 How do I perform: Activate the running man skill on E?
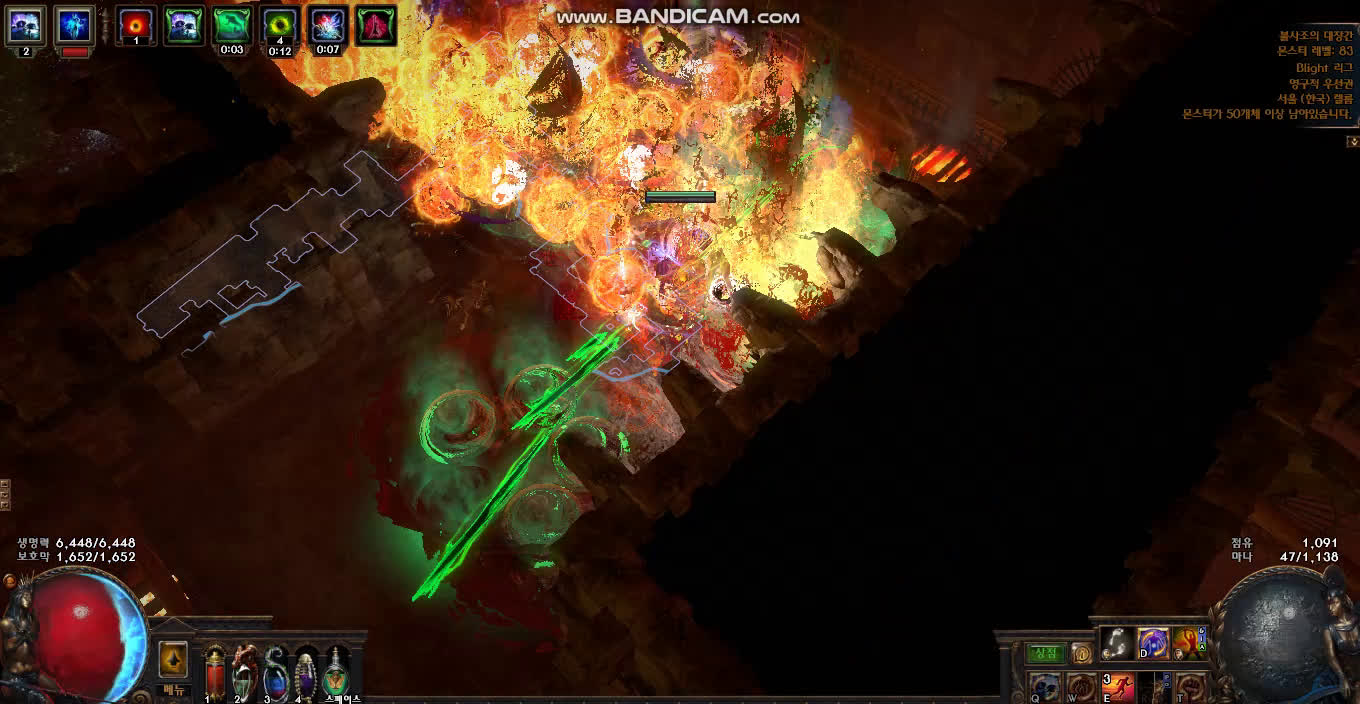click(1119, 687)
